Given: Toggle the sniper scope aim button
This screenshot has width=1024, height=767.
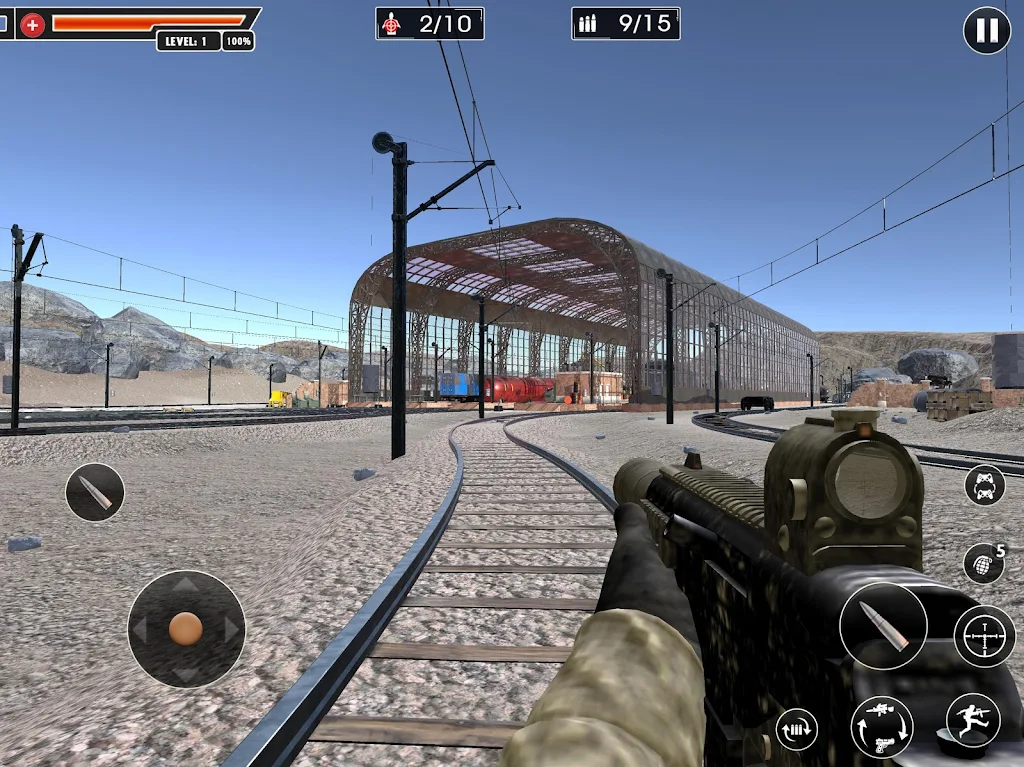Looking at the screenshot, I should (x=984, y=636).
